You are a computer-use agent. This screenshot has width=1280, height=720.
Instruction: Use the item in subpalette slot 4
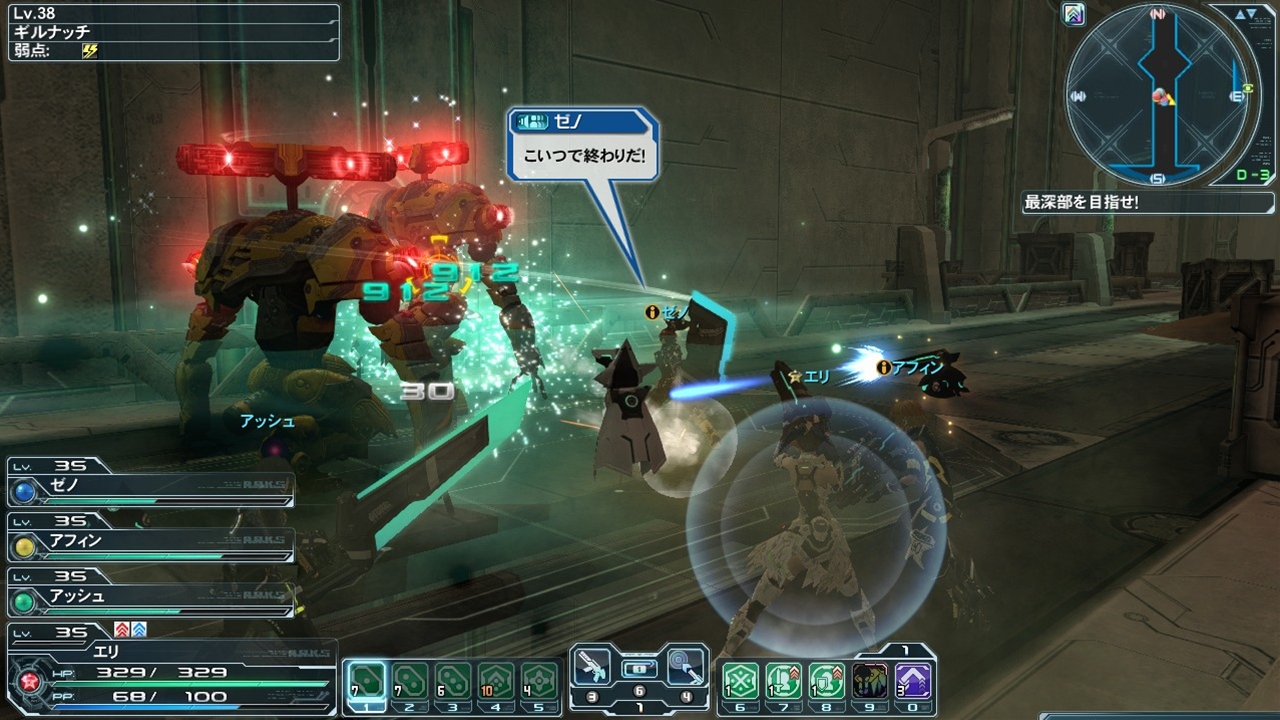[496, 683]
